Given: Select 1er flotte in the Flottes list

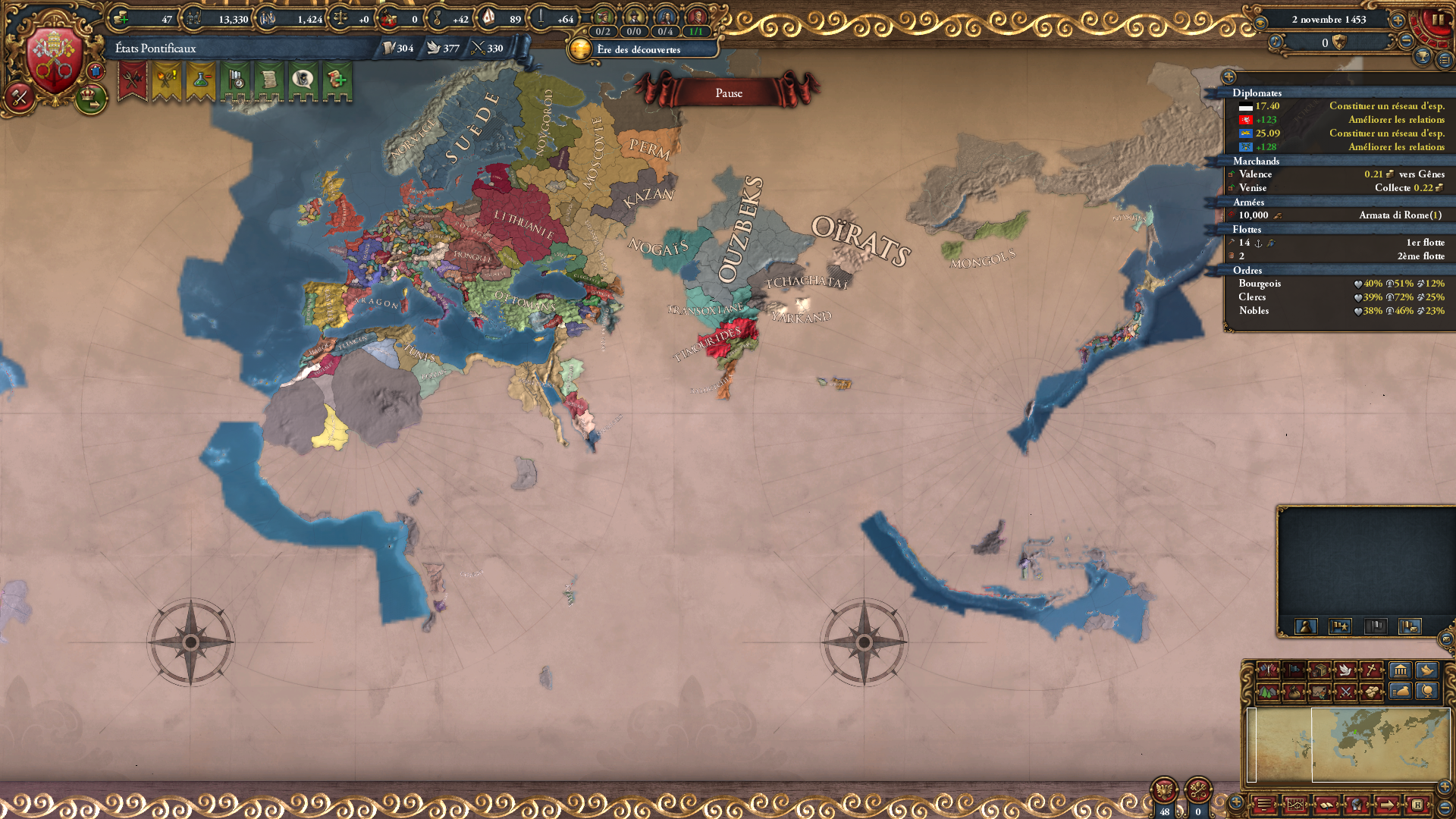Looking at the screenshot, I should (x=1424, y=243).
